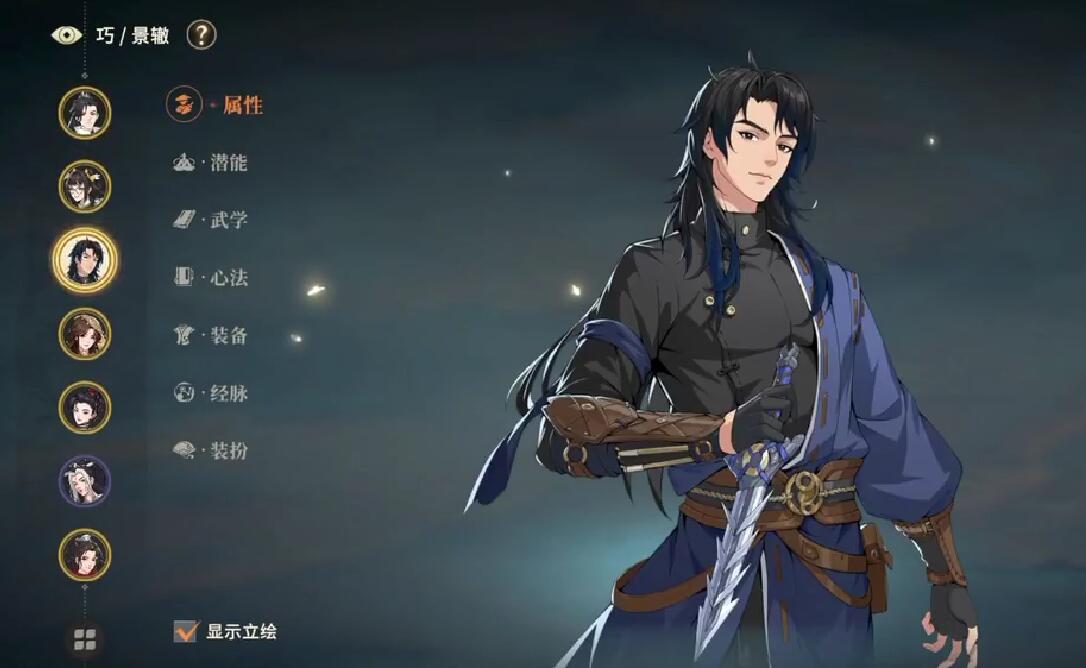Choose the glasses-wearing character portrait
This screenshot has height=668, width=1086.
[x=85, y=186]
